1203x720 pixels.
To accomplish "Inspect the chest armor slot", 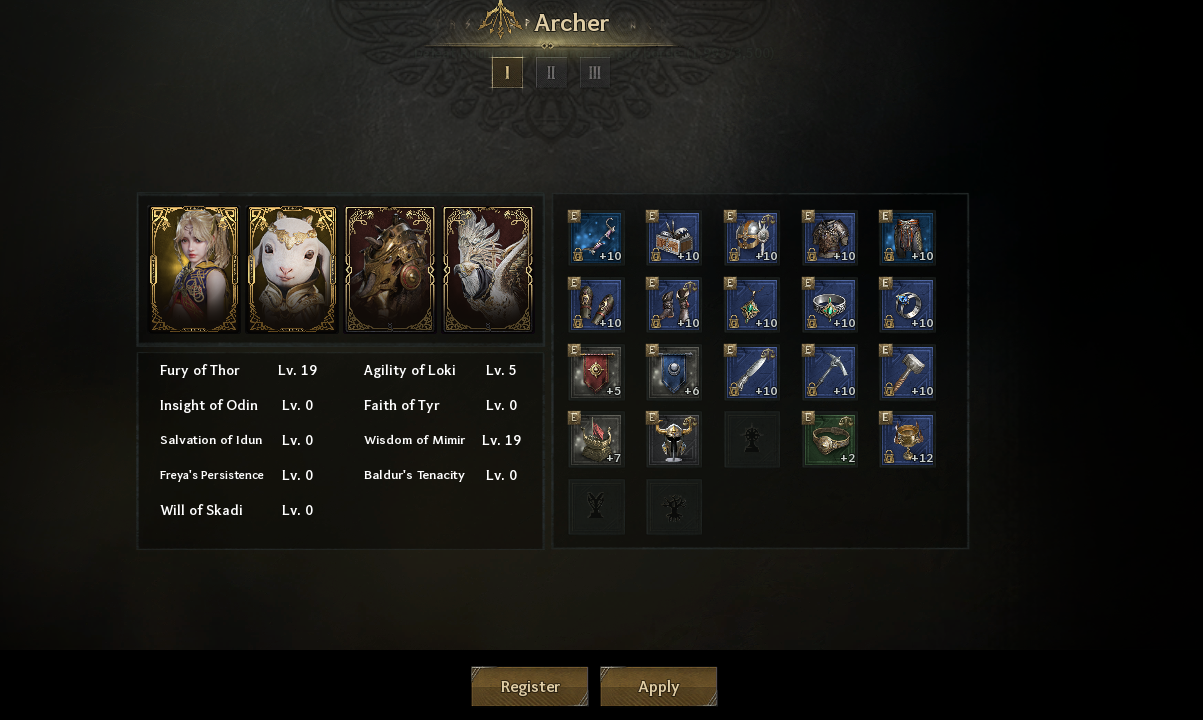I will tap(830, 237).
